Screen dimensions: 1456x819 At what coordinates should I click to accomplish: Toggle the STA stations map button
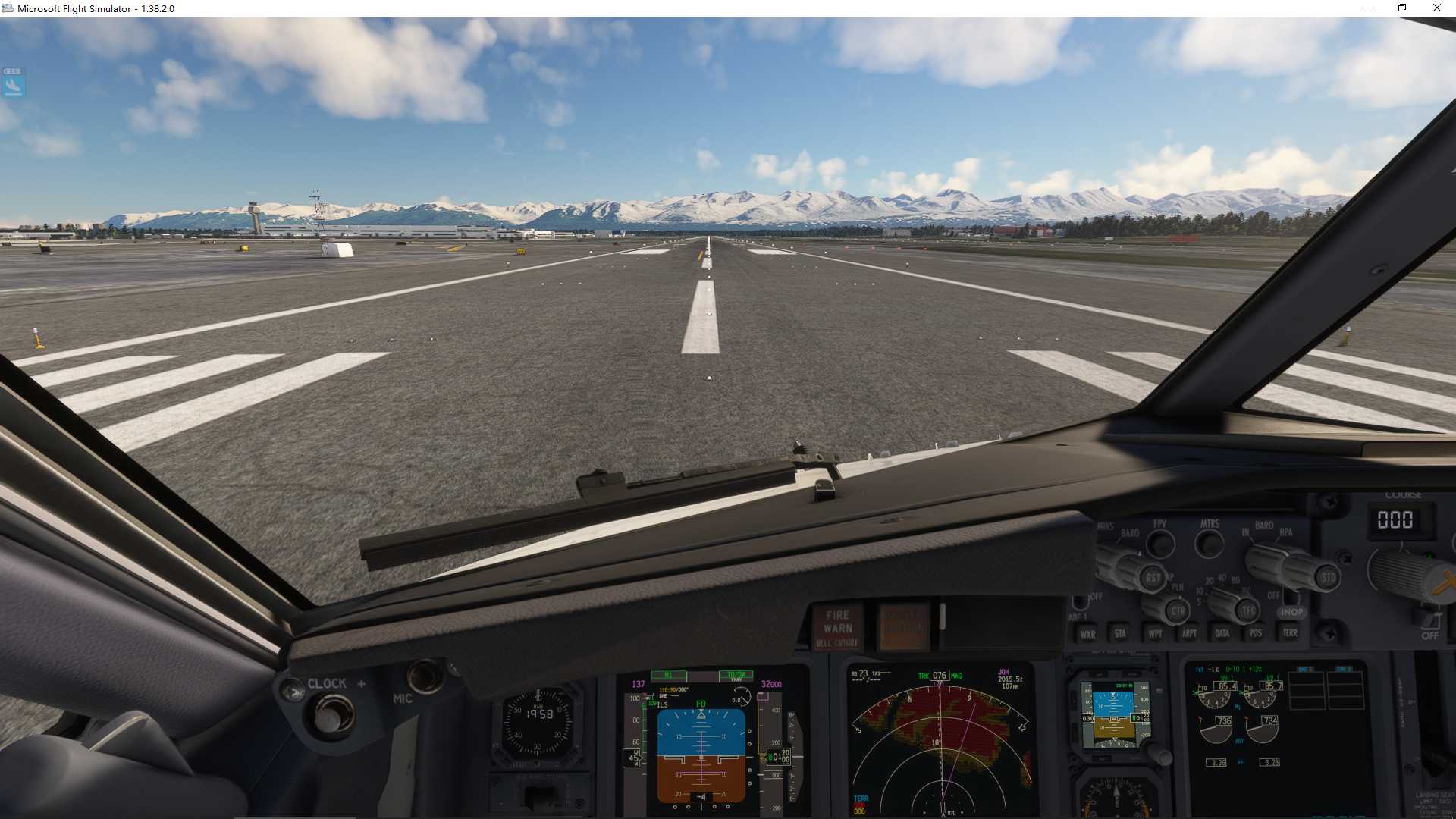point(1120,634)
